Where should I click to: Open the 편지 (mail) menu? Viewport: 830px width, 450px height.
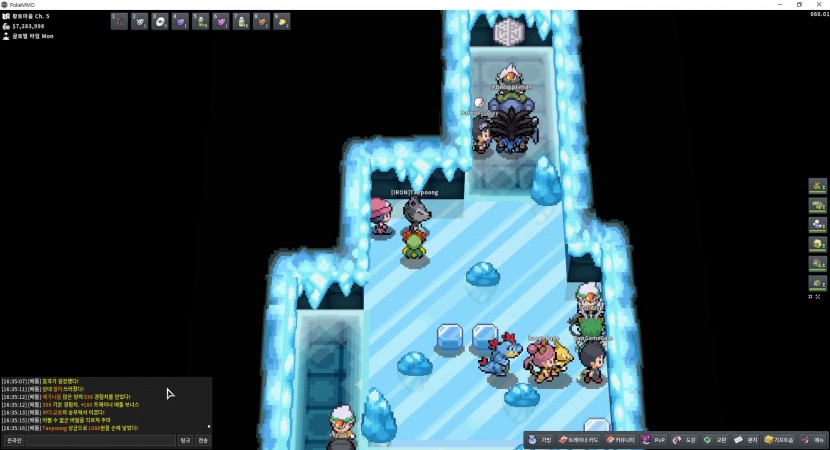coord(746,440)
